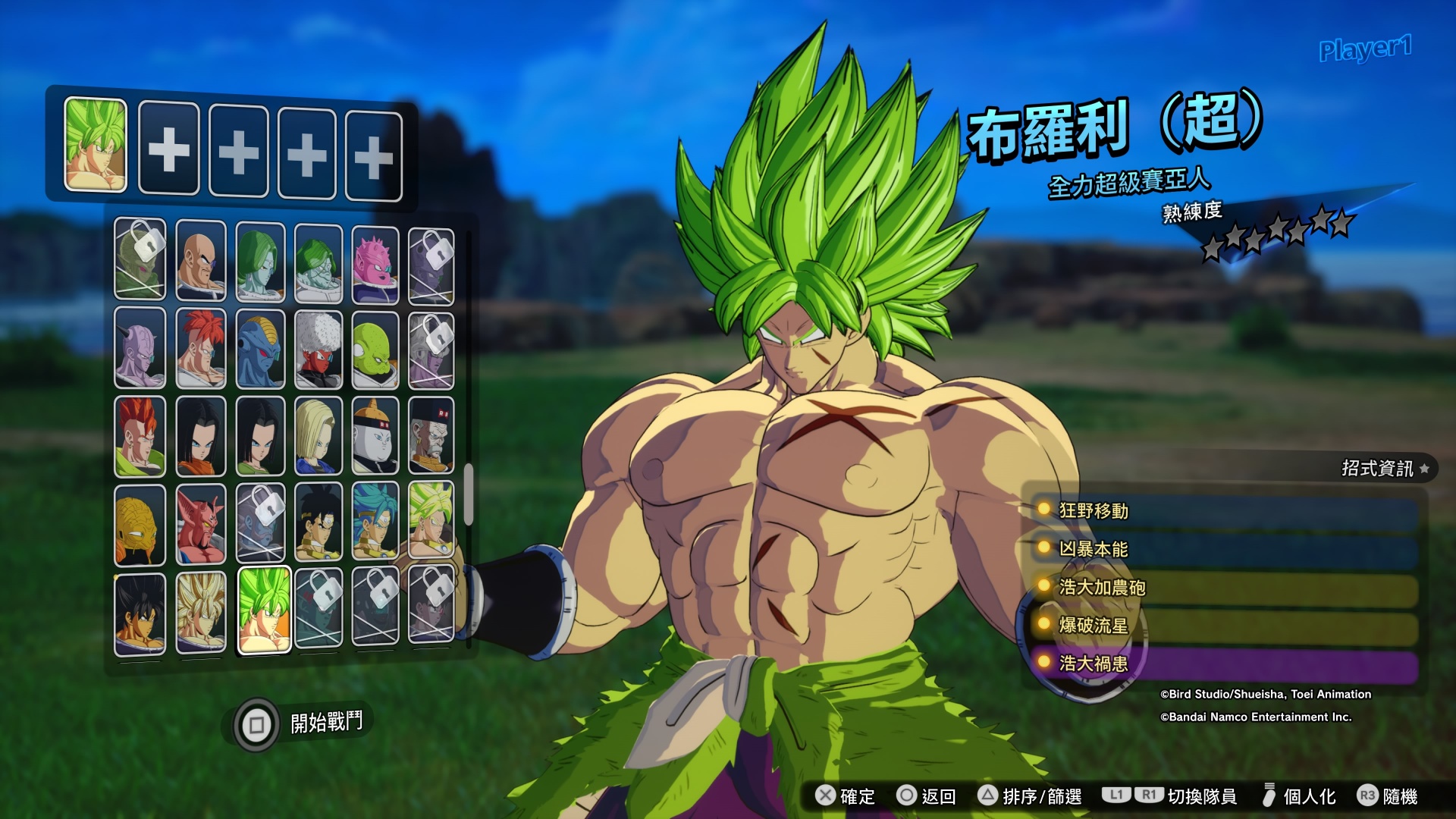Pick blue-skinned Burter from the grid
This screenshot has height=819, width=1456.
pyautogui.click(x=260, y=350)
